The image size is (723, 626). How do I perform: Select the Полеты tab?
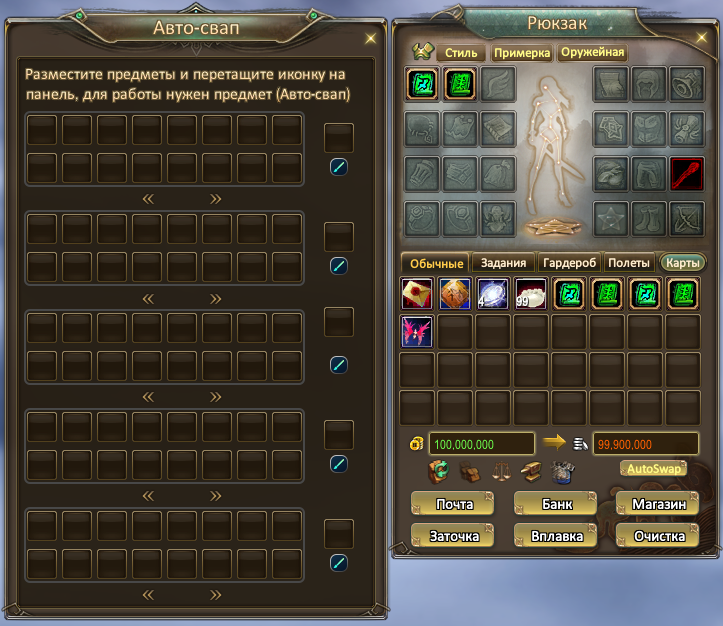(629, 263)
